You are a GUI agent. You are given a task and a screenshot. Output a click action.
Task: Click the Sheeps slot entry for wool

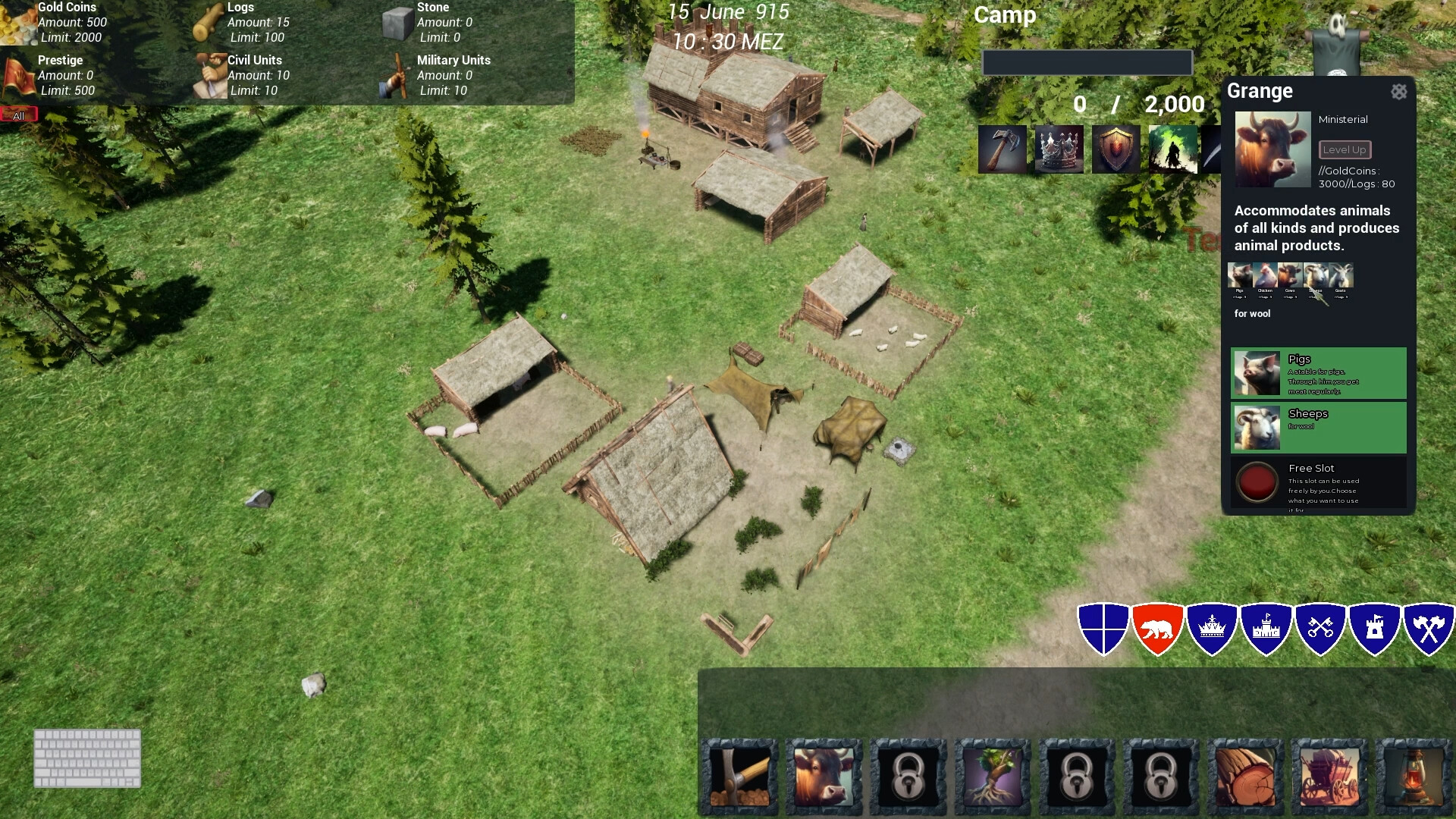coord(1318,427)
